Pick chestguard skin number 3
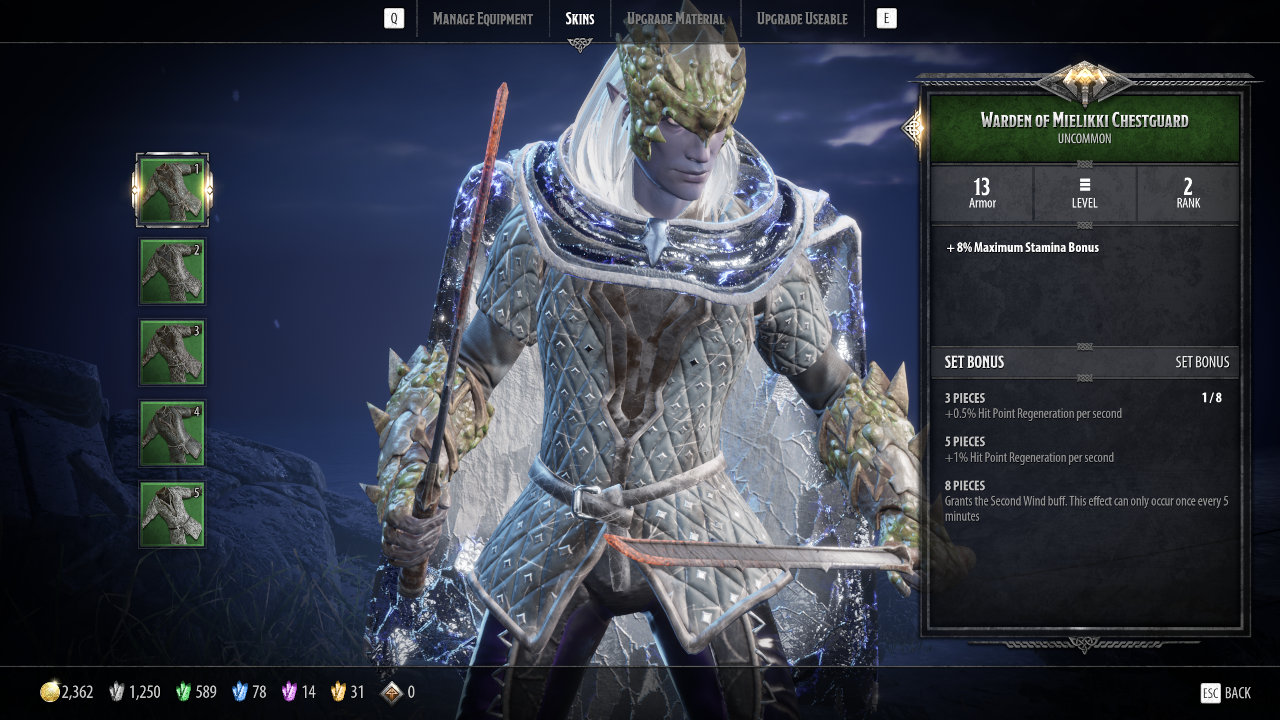1280x720 pixels. (x=172, y=352)
